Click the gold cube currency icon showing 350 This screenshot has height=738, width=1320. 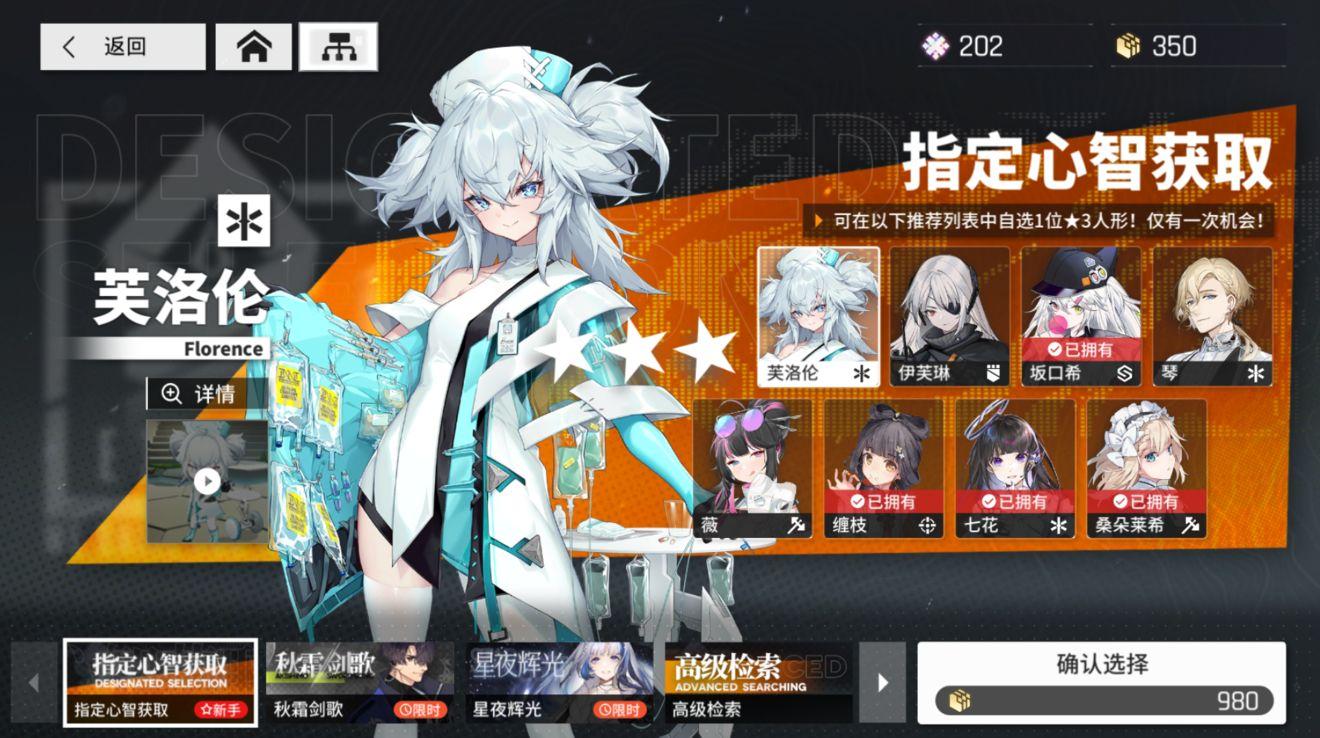1128,45
